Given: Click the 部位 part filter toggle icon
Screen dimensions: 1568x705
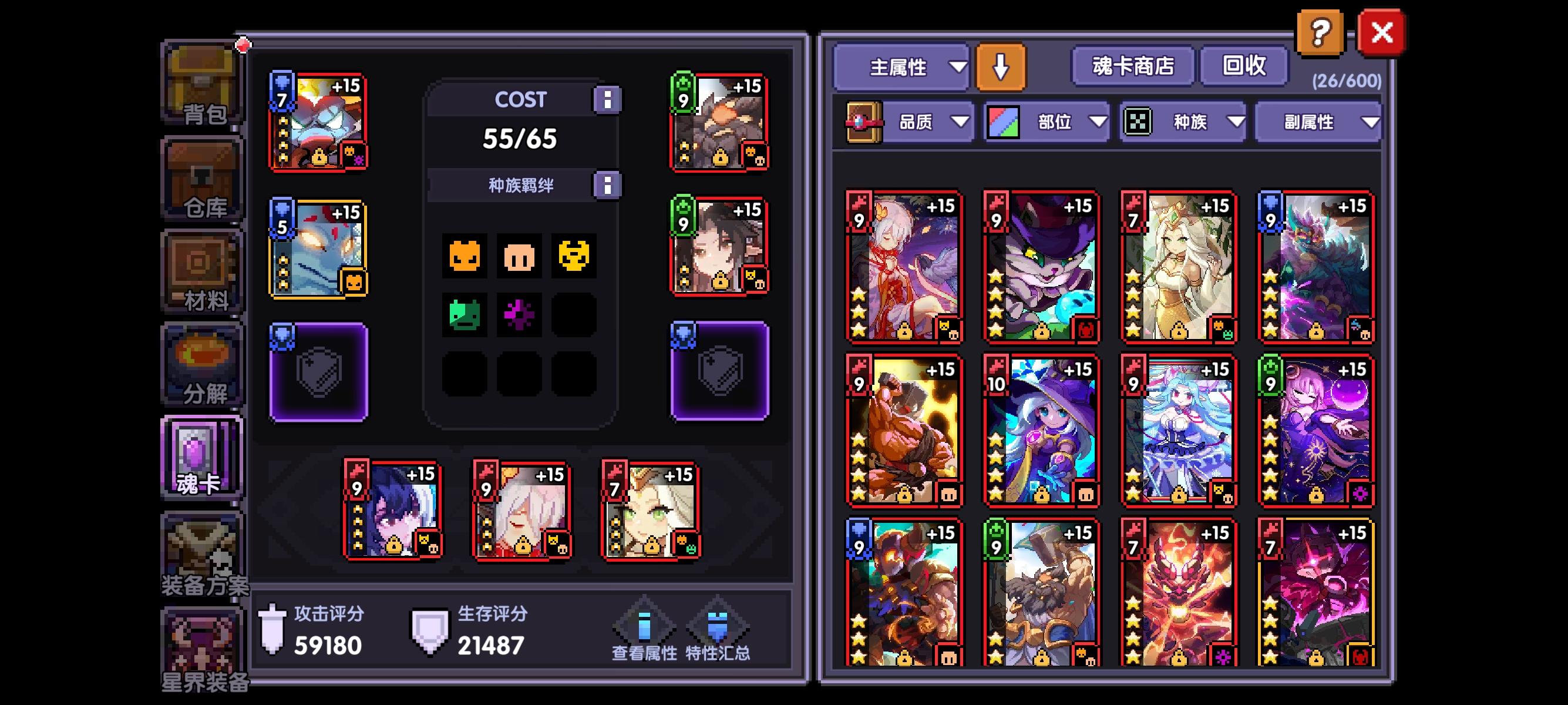Looking at the screenshot, I should (1004, 122).
